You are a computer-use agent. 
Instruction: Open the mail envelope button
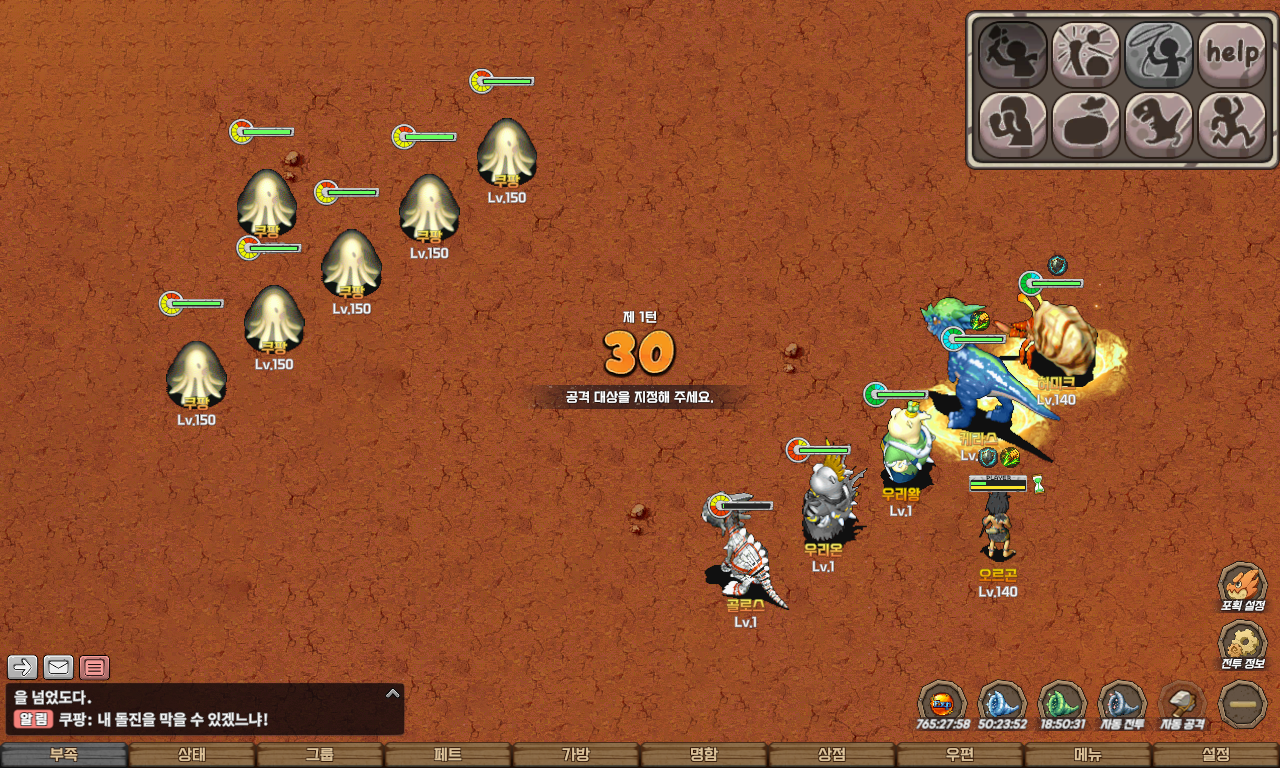tap(59, 667)
